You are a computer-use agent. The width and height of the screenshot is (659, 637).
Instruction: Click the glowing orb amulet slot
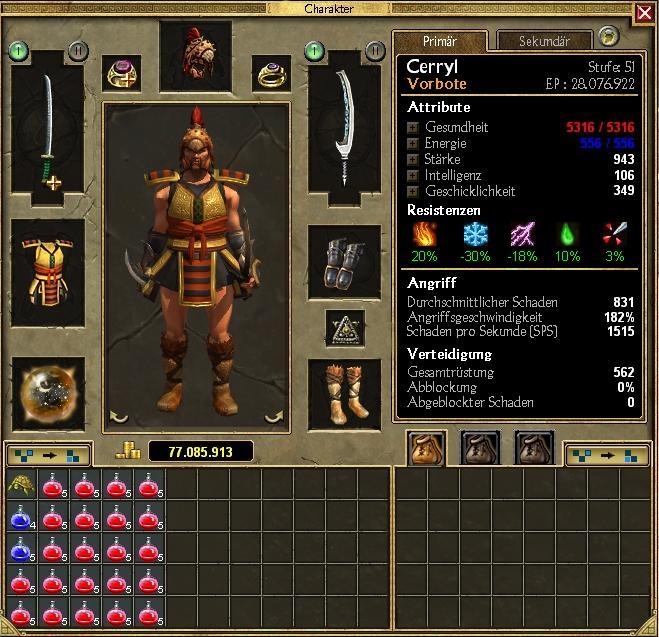point(47,391)
